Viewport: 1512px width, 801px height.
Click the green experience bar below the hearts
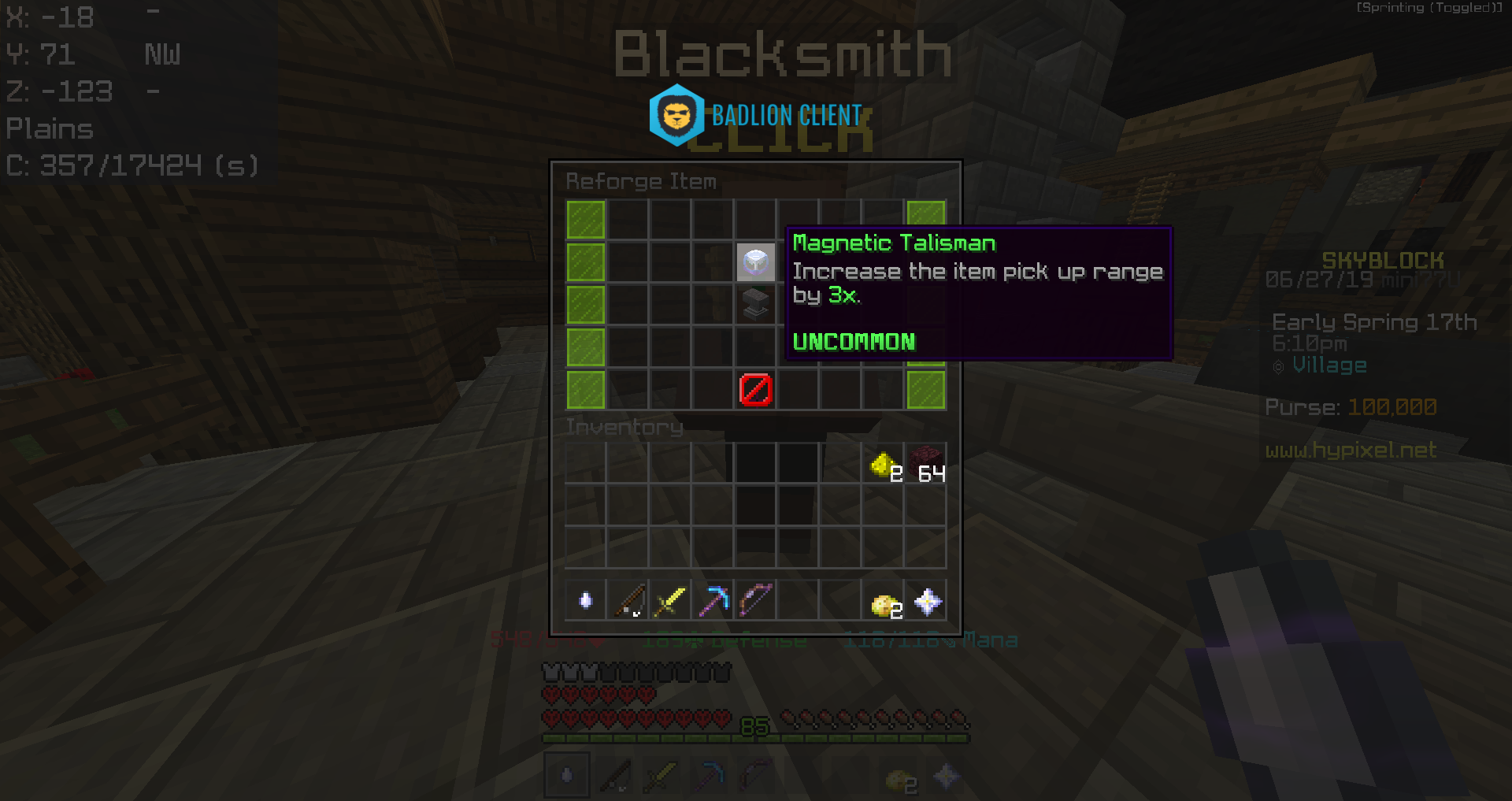coord(755,738)
